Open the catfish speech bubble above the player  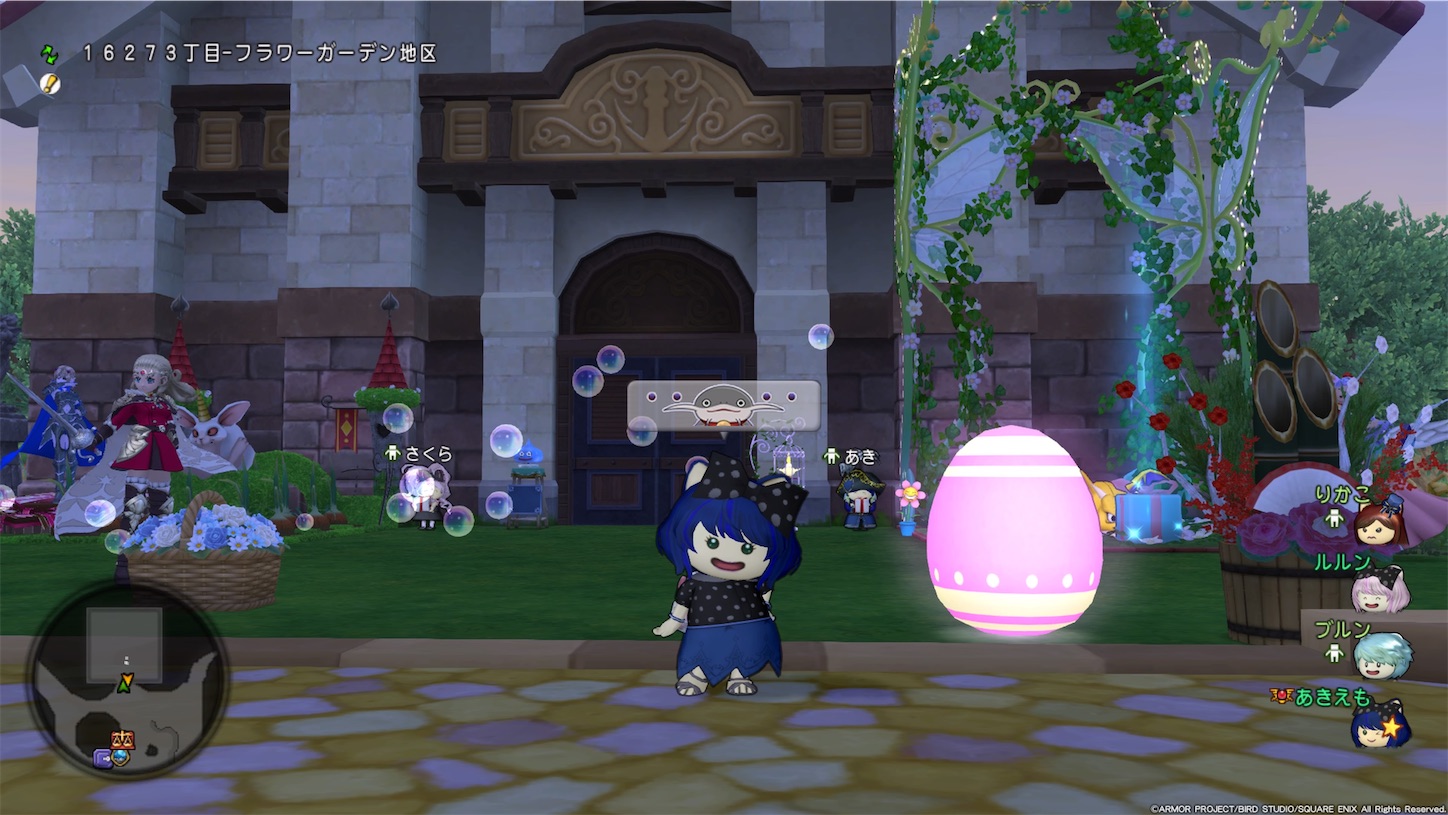(x=722, y=406)
